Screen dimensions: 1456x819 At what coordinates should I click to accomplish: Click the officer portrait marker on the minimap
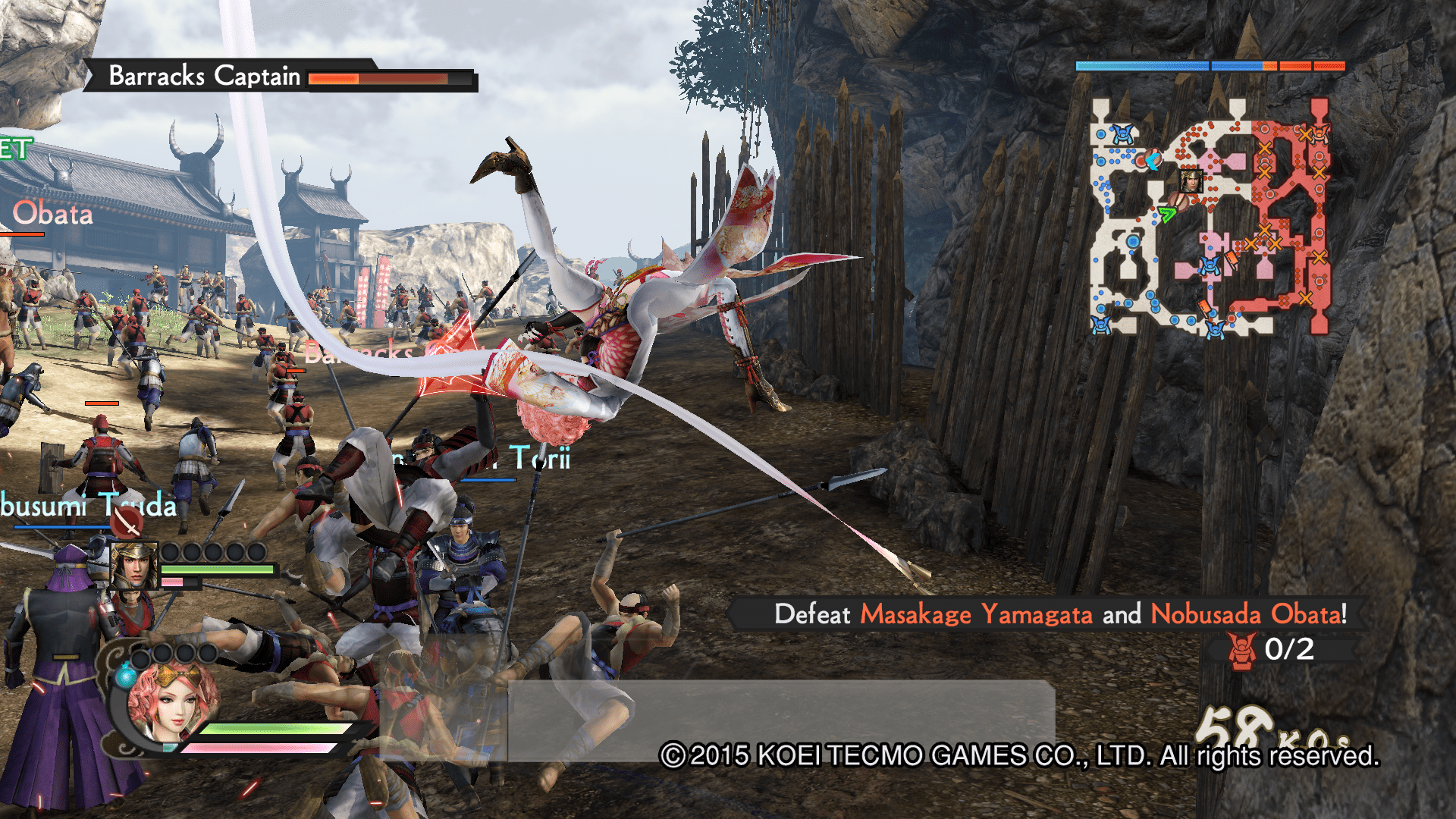tap(1191, 181)
